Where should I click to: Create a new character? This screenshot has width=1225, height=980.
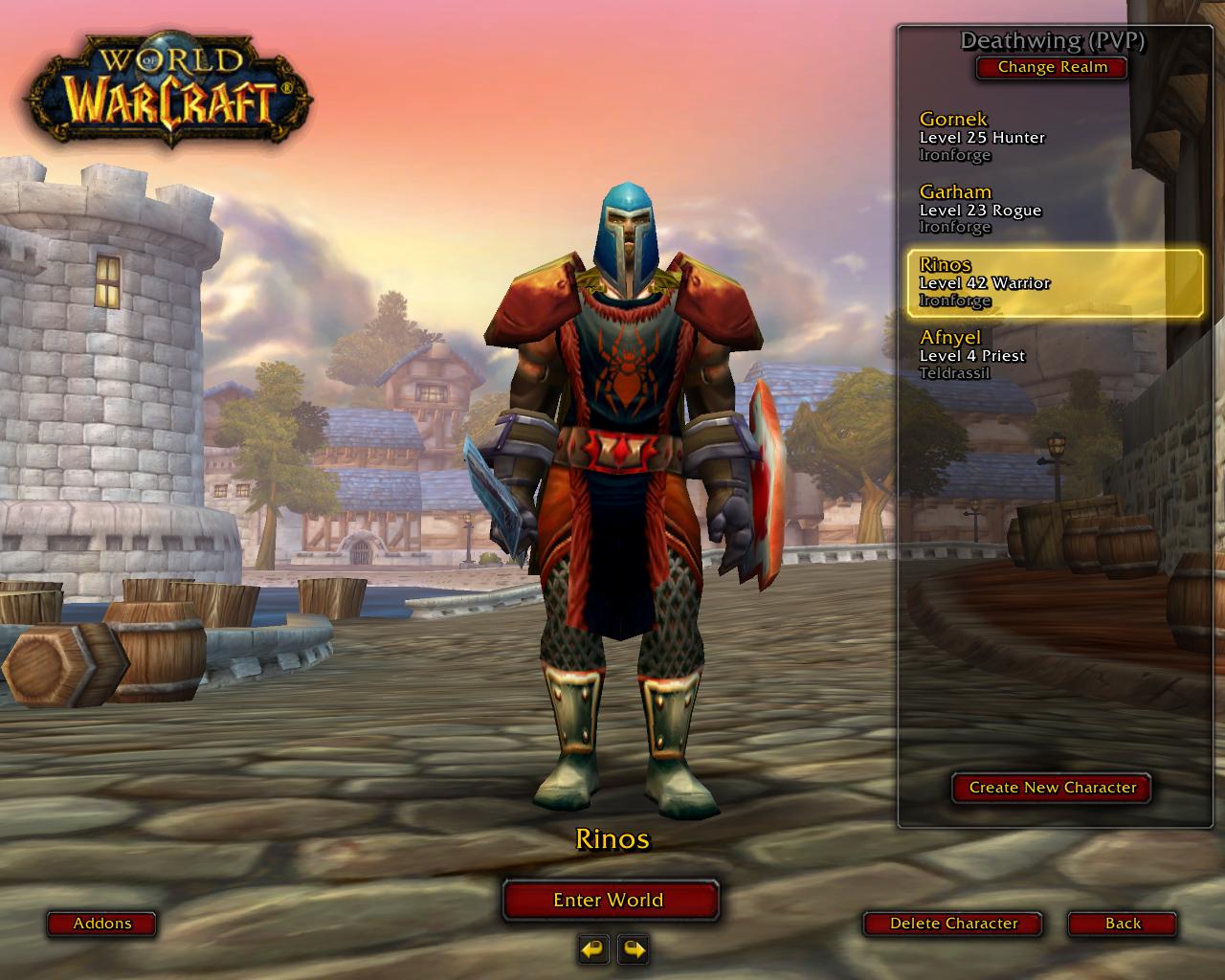(1052, 788)
